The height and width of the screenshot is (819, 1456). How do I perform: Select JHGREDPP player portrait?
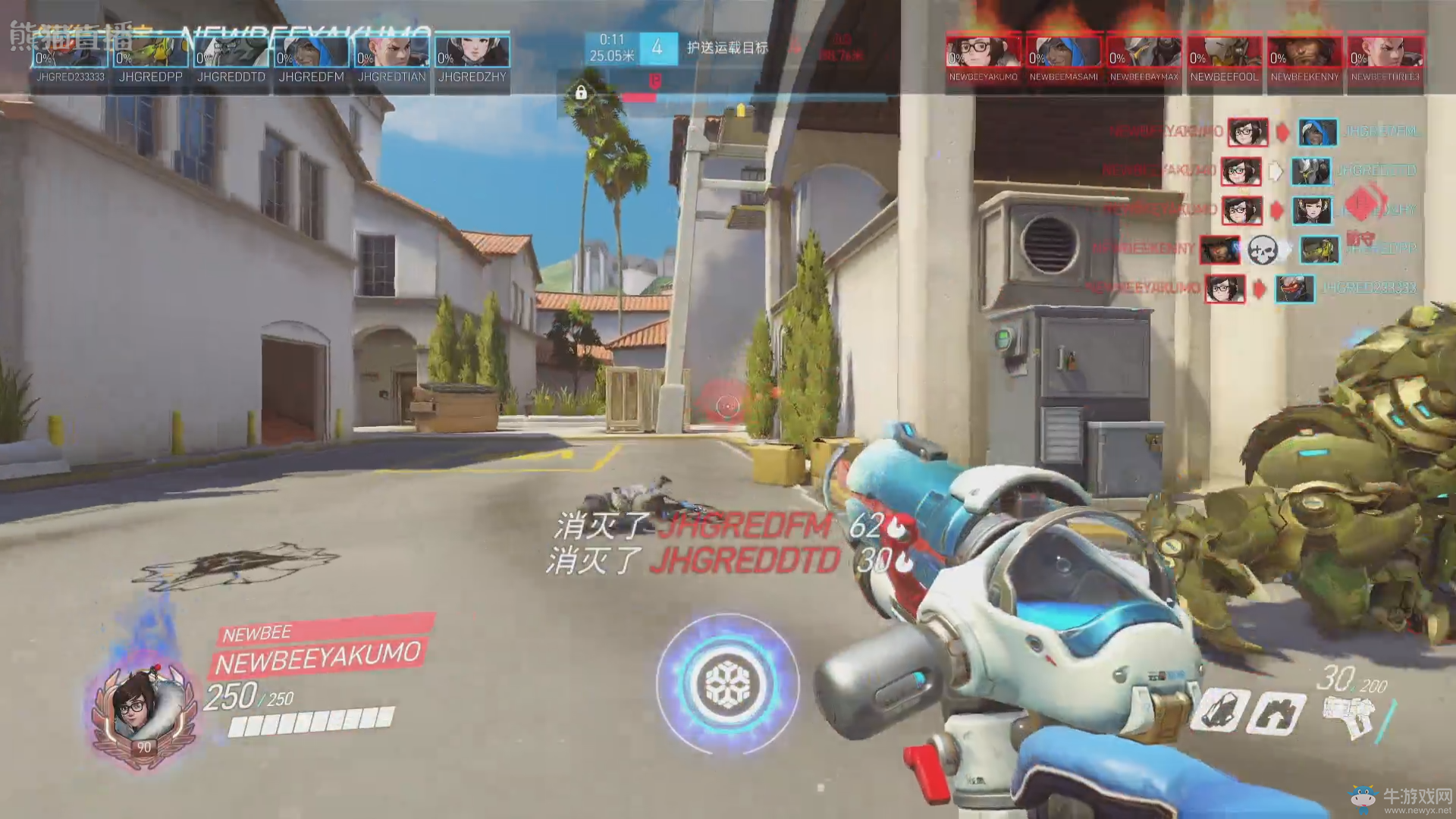coord(150,52)
